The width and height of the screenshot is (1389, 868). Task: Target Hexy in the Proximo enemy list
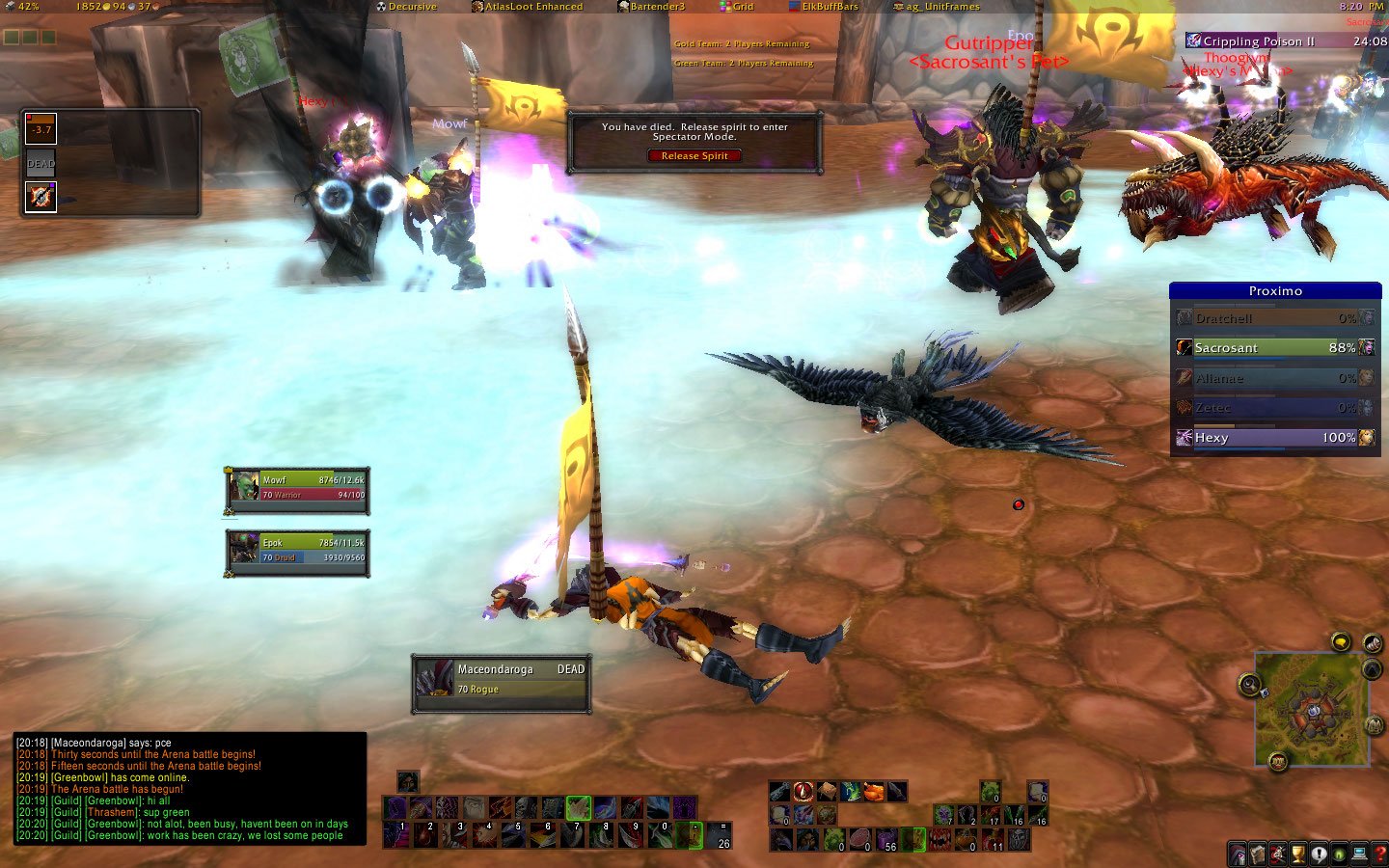(x=1275, y=438)
